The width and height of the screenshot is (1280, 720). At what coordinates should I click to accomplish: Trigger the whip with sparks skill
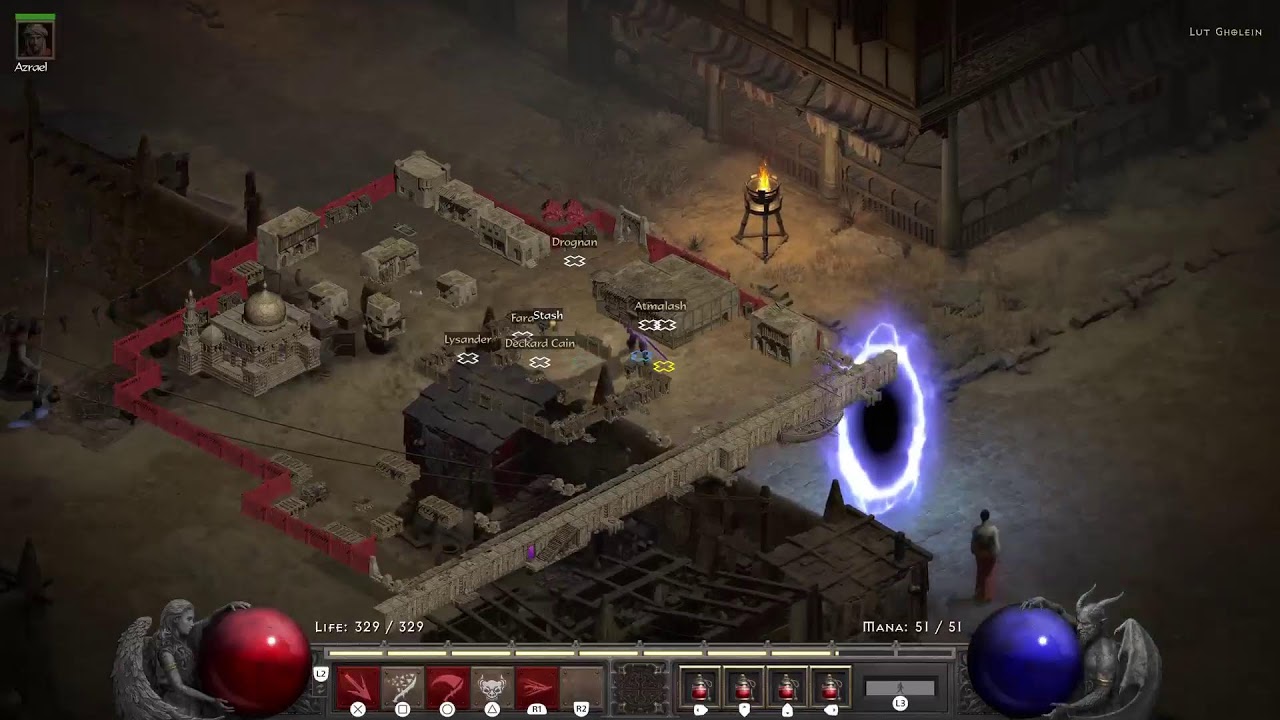coord(402,687)
